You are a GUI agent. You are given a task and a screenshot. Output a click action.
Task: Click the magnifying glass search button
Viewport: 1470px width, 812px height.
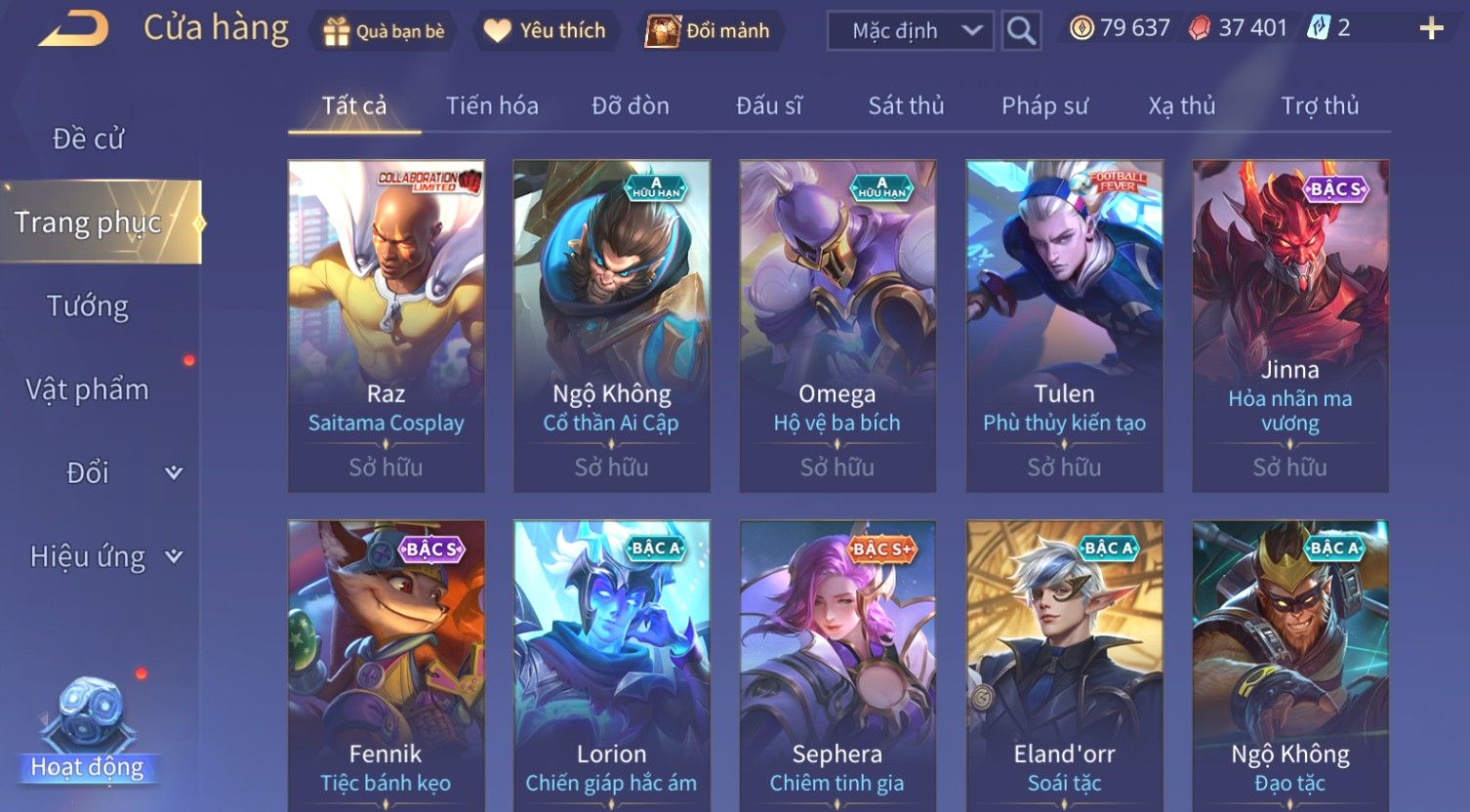click(1021, 31)
